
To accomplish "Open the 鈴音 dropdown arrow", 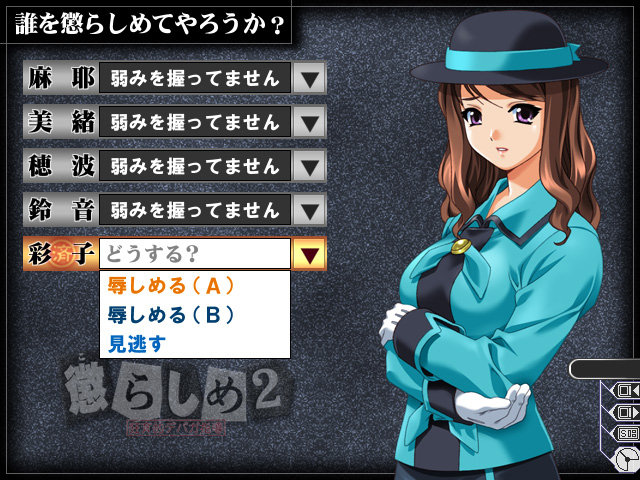I will pyautogui.click(x=310, y=210).
